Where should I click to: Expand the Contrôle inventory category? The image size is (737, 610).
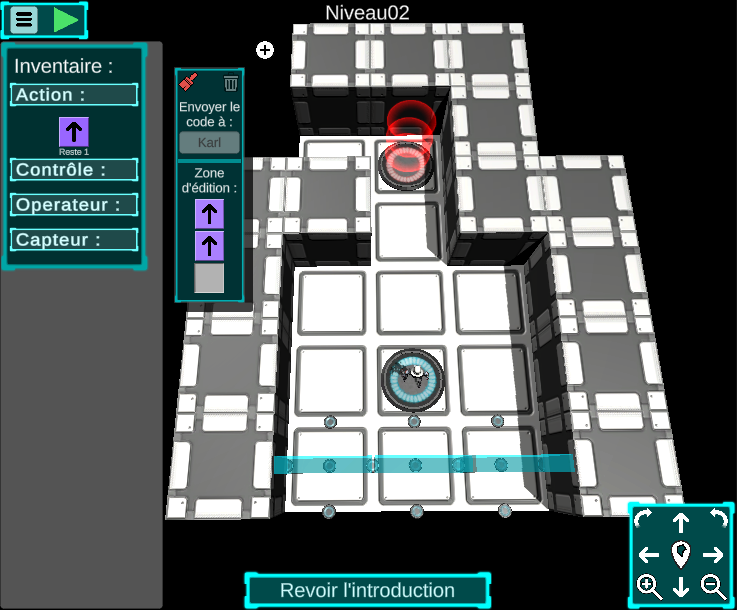pyautogui.click(x=75, y=170)
